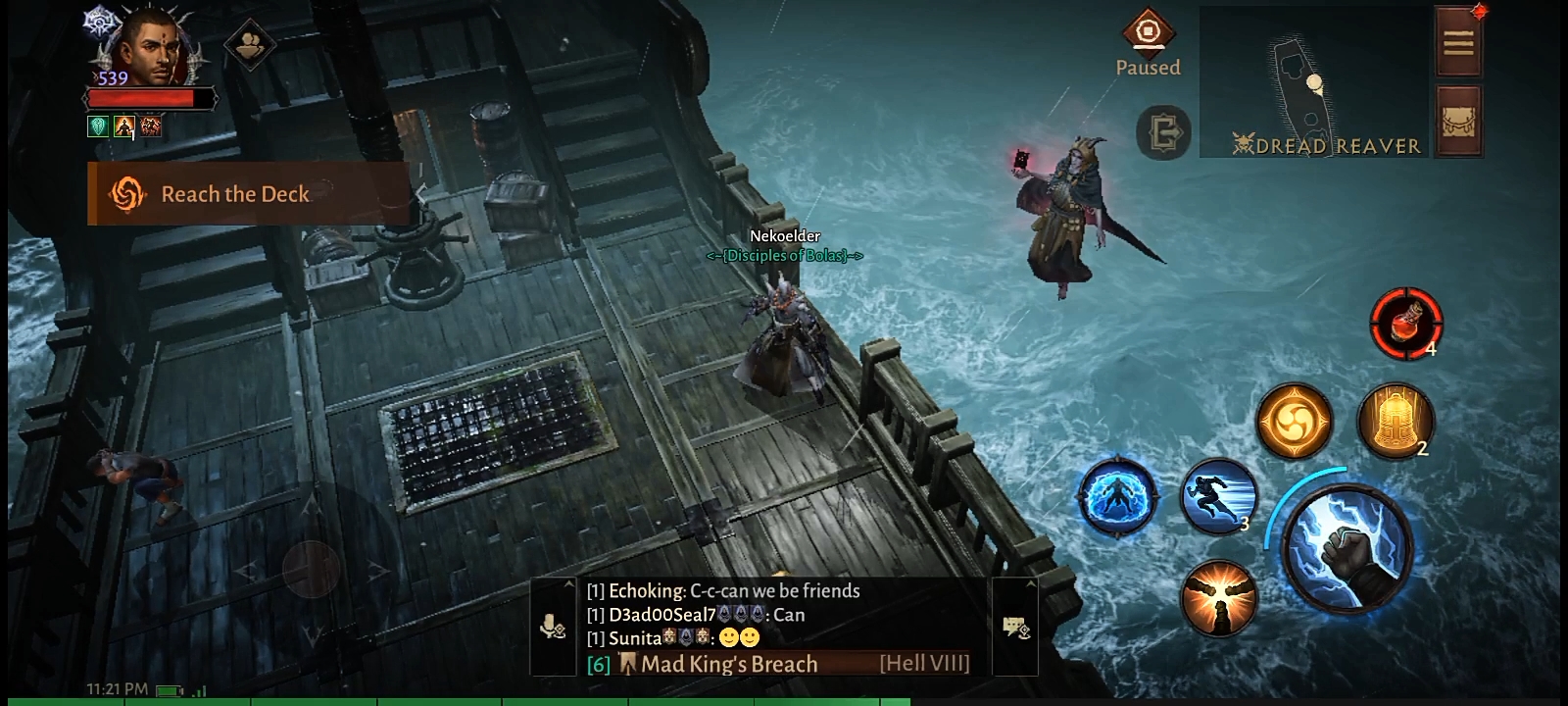
Task: Open the inventory bag button
Action: pos(1458,122)
